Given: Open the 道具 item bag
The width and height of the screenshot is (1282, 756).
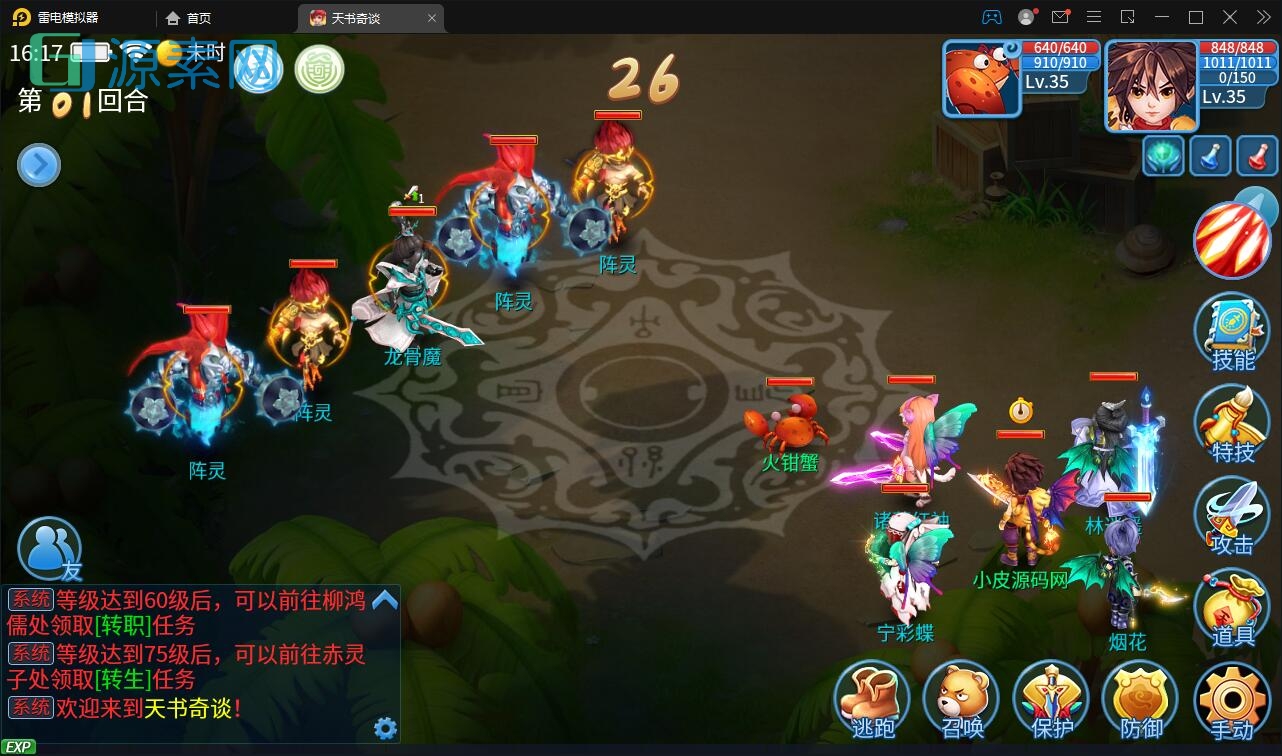Looking at the screenshot, I should (x=1232, y=606).
